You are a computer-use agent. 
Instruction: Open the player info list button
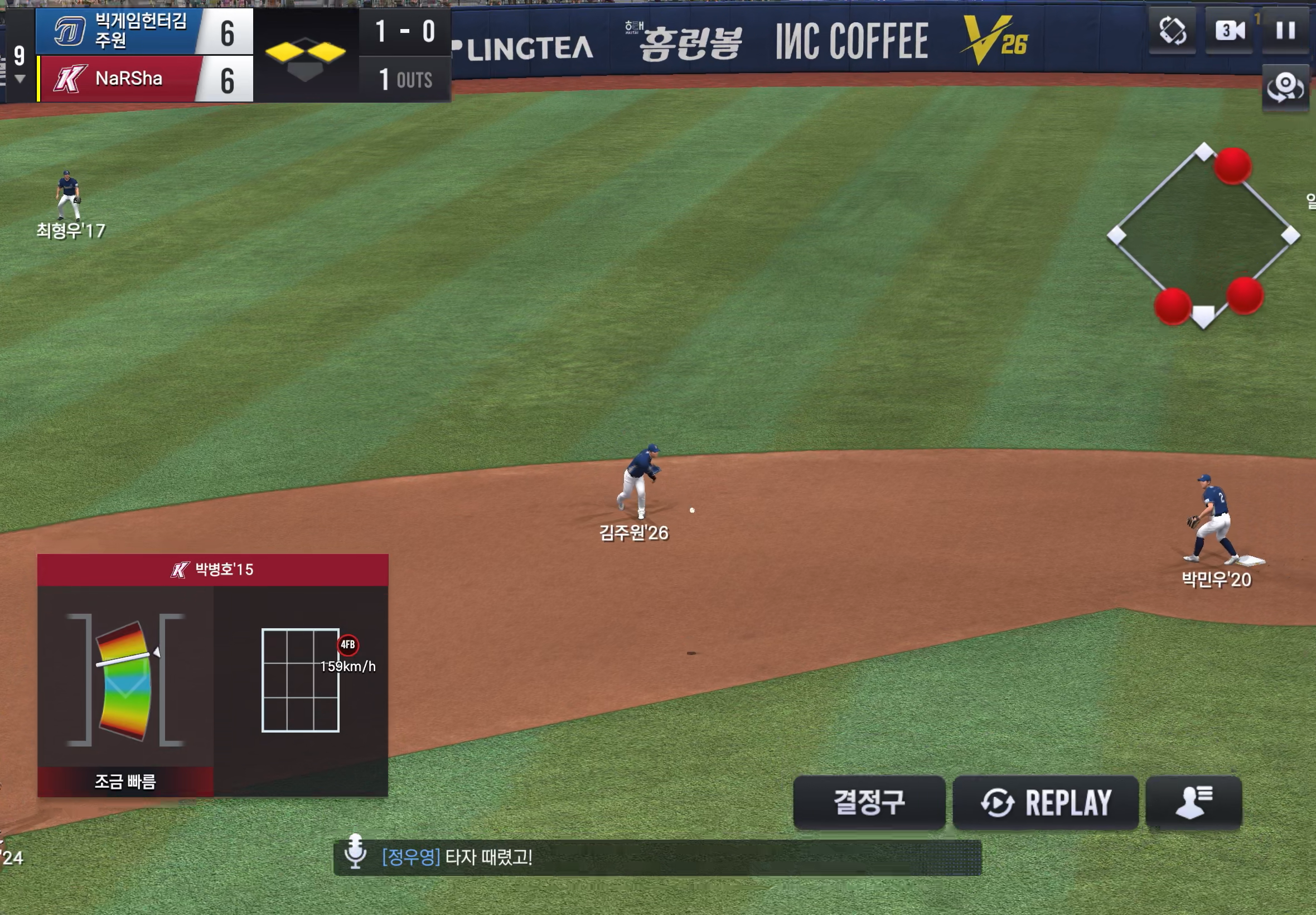(1193, 802)
